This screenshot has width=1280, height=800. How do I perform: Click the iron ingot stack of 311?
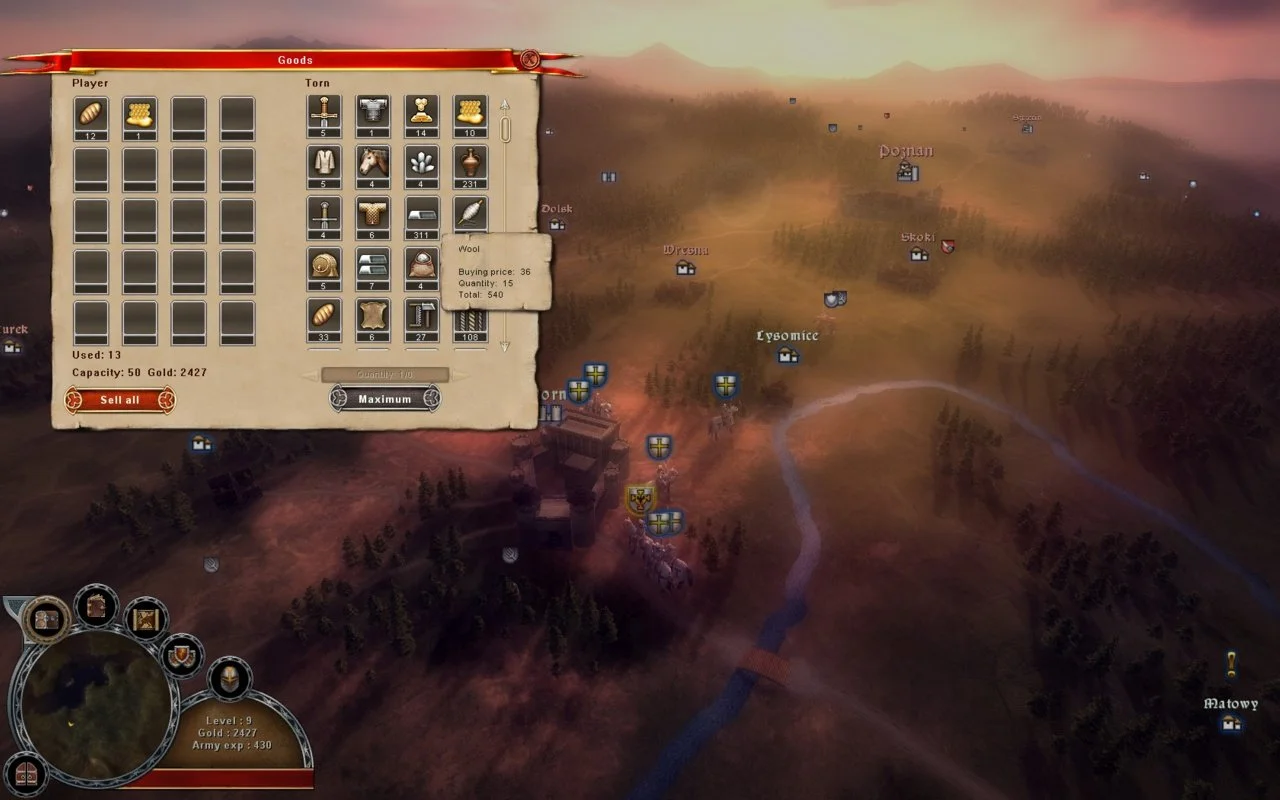[x=420, y=215]
